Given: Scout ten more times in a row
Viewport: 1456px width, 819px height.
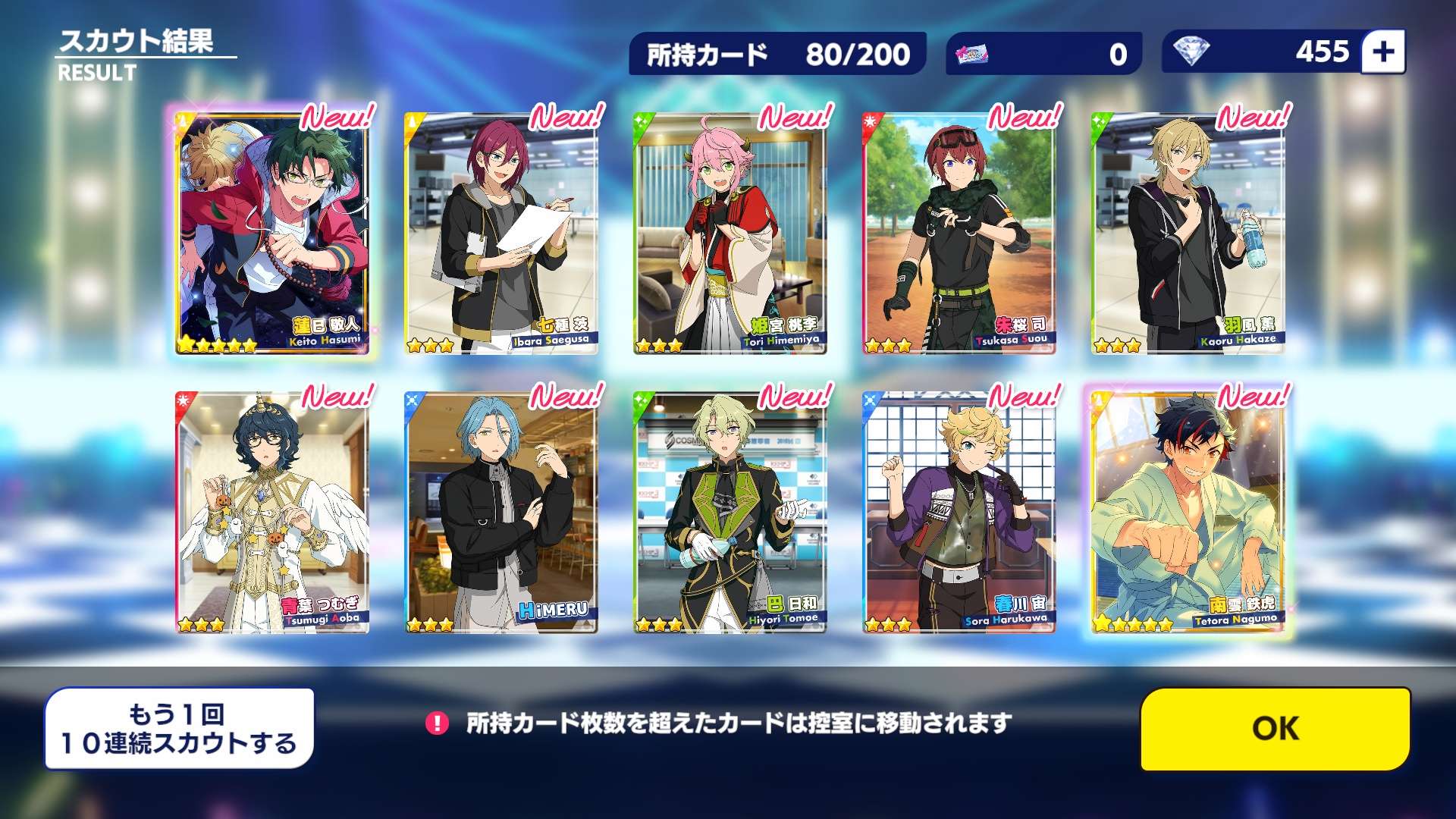Looking at the screenshot, I should [x=179, y=729].
